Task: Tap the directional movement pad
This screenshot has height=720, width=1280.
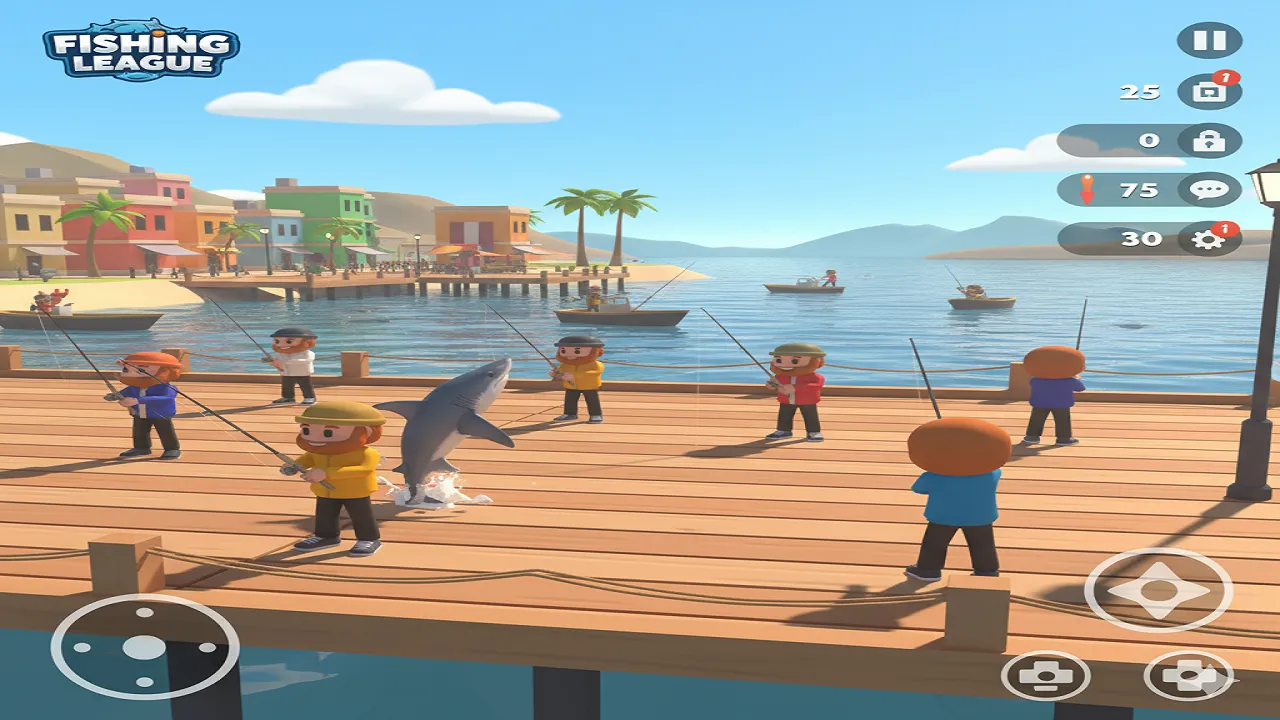Action: [x=1155, y=588]
